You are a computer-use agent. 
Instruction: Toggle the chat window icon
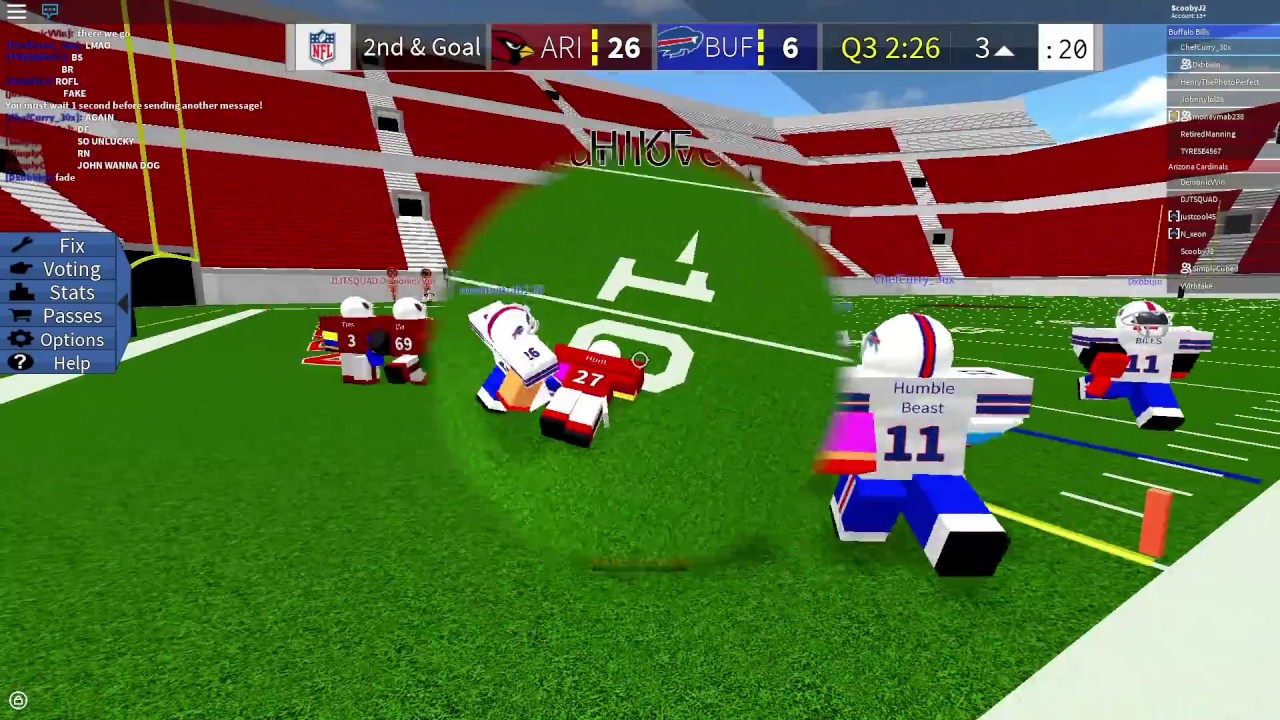(x=50, y=12)
